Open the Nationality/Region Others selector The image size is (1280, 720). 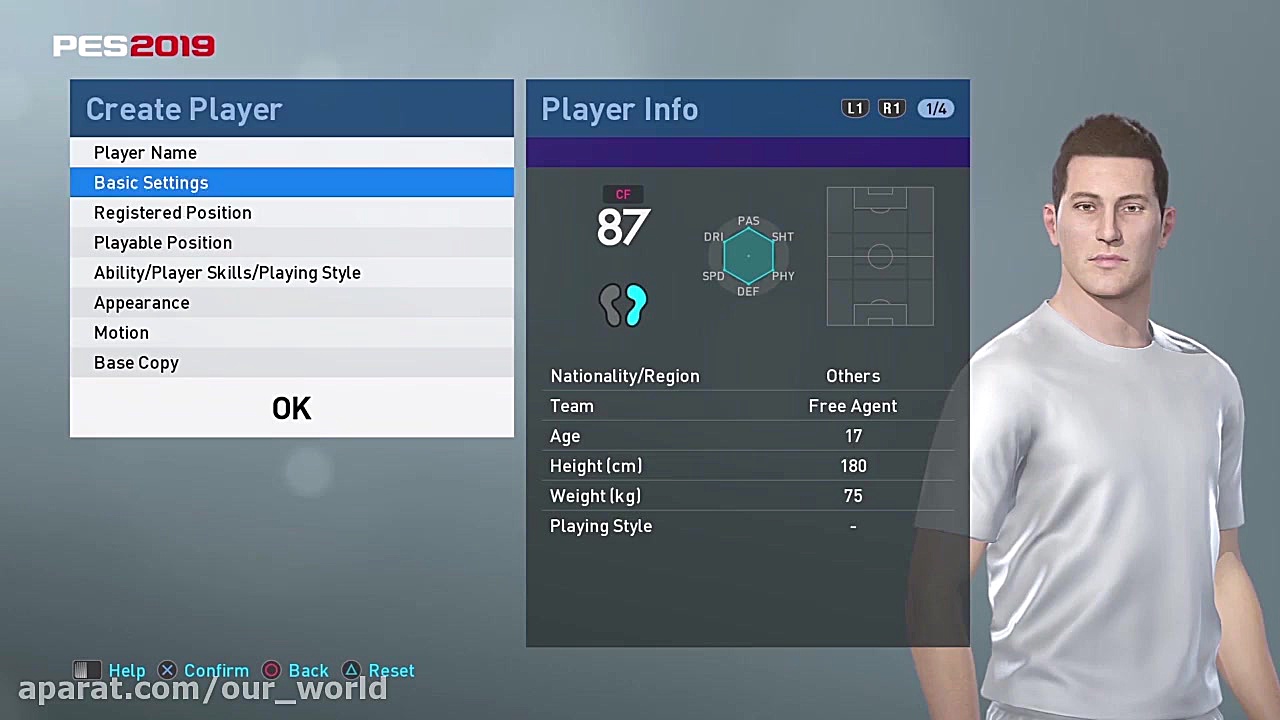pos(852,376)
